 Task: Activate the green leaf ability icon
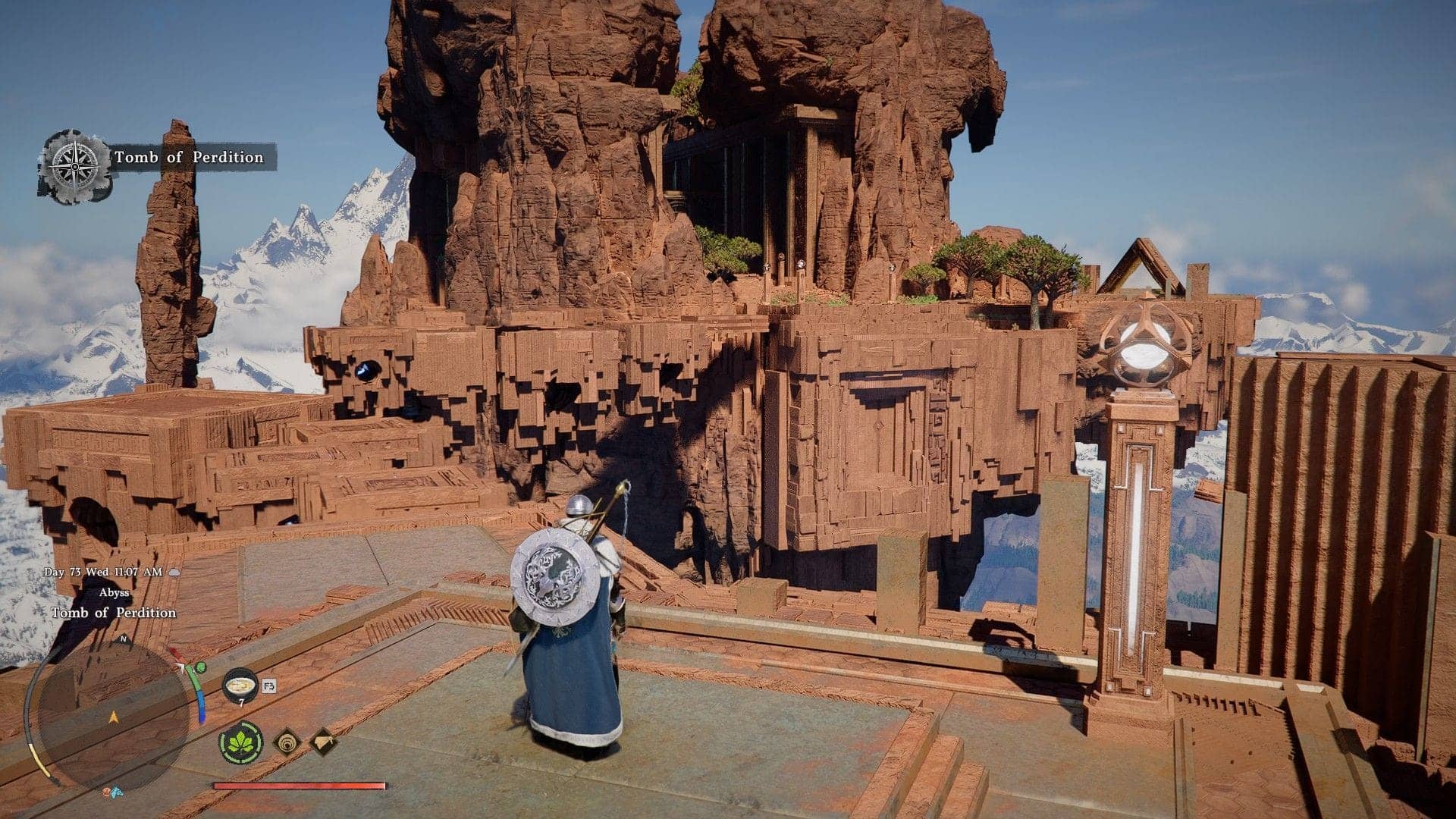click(x=241, y=742)
